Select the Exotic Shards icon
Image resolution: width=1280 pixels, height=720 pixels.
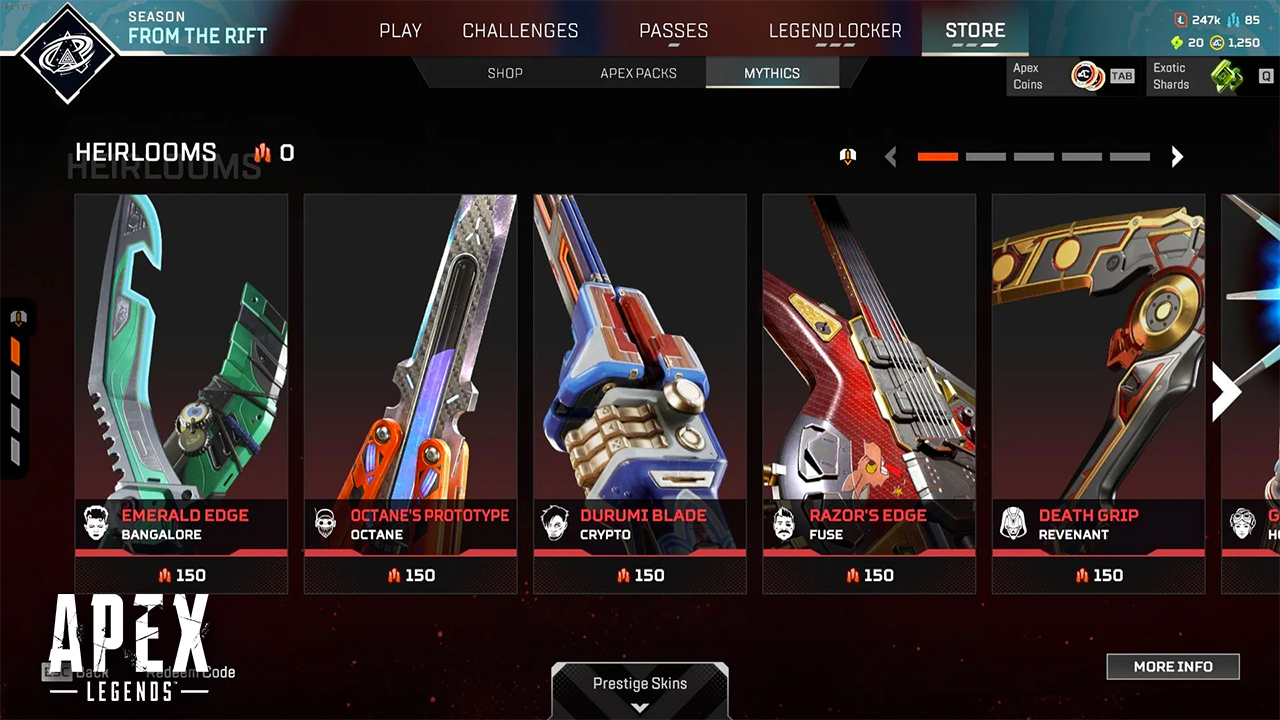point(1227,76)
